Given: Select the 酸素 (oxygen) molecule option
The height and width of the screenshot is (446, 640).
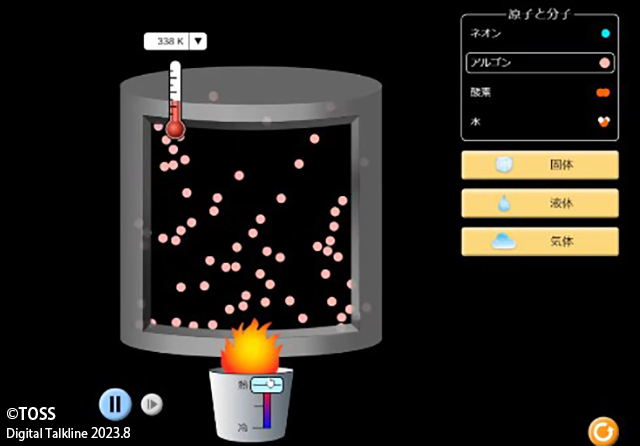Looking at the screenshot, I should click(540, 92).
